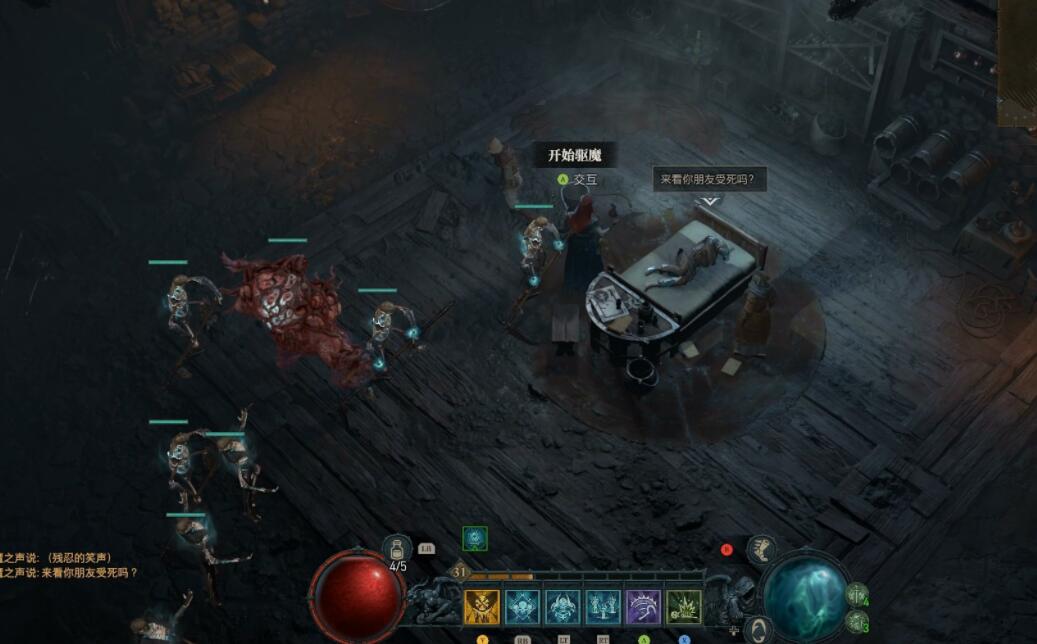Cast the three-skeletons summon skill
This screenshot has width=1037, height=644.
(603, 607)
